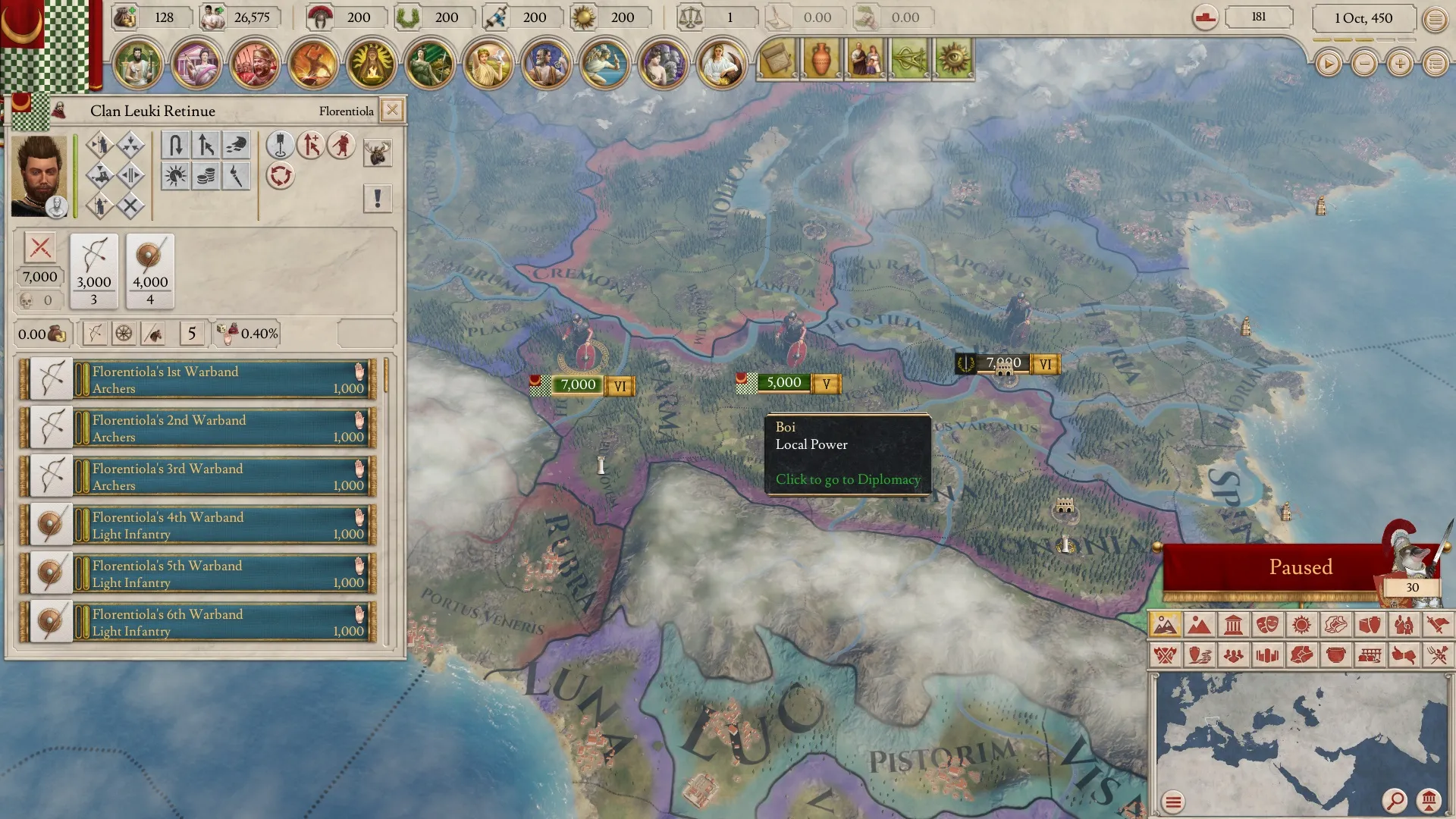Open the amphora trade overview button

click(821, 60)
